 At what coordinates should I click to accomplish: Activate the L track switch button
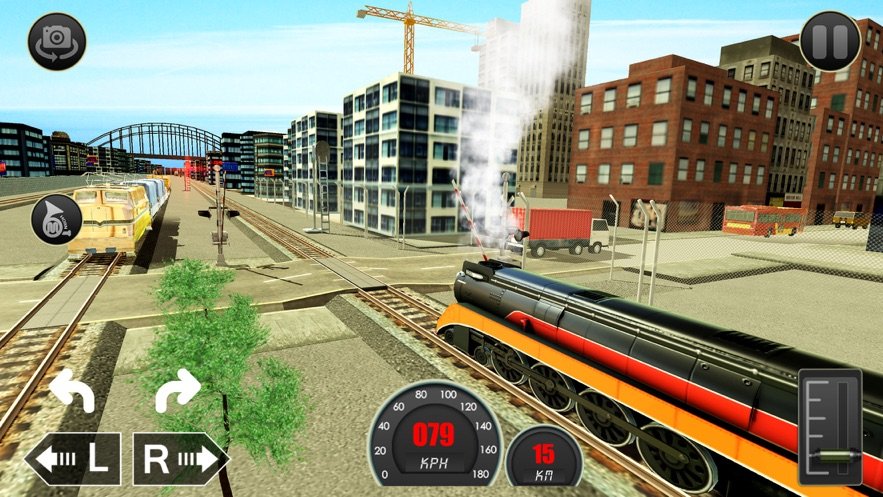(73, 459)
